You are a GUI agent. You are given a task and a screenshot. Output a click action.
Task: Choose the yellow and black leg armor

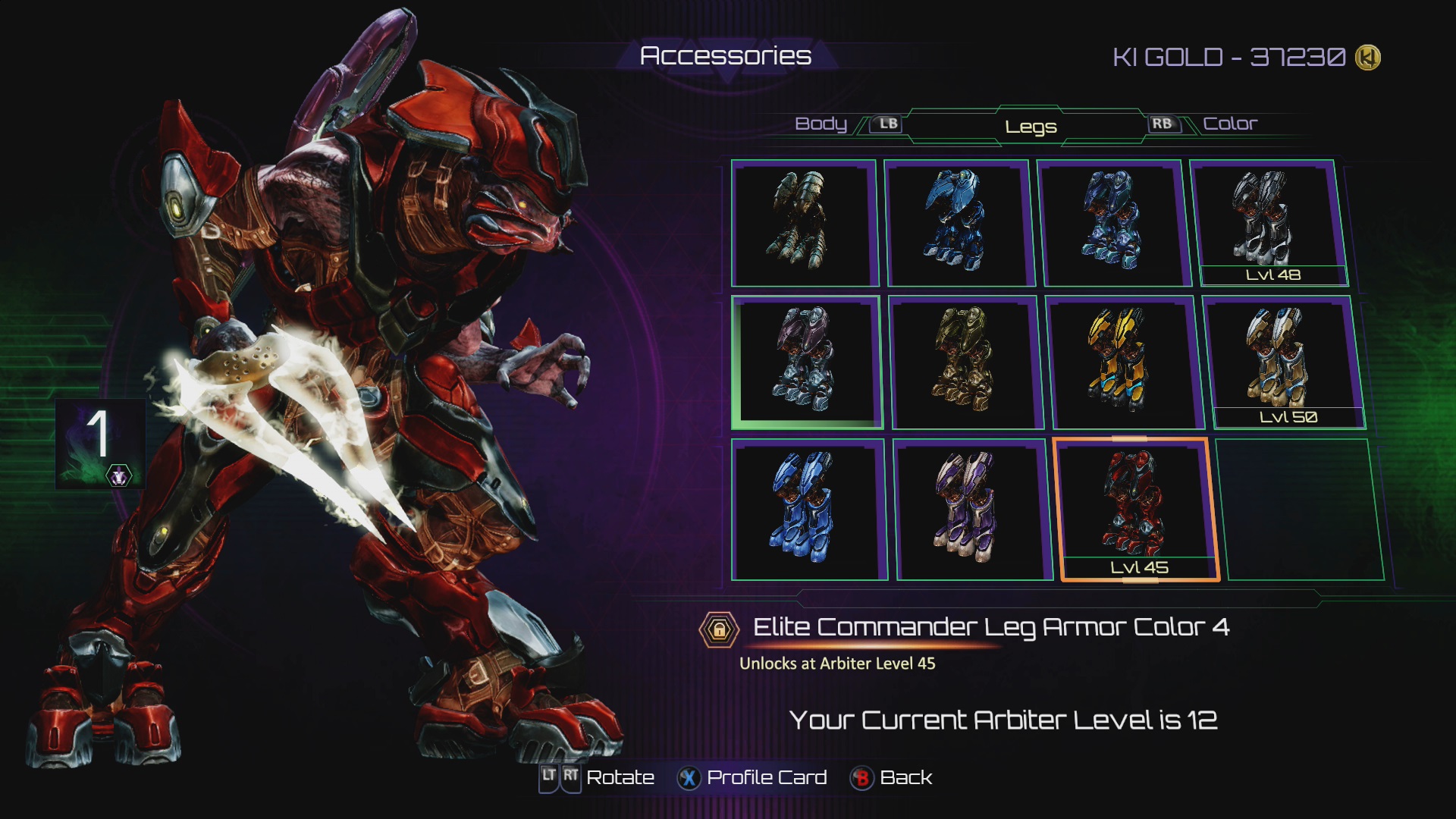point(1122,362)
